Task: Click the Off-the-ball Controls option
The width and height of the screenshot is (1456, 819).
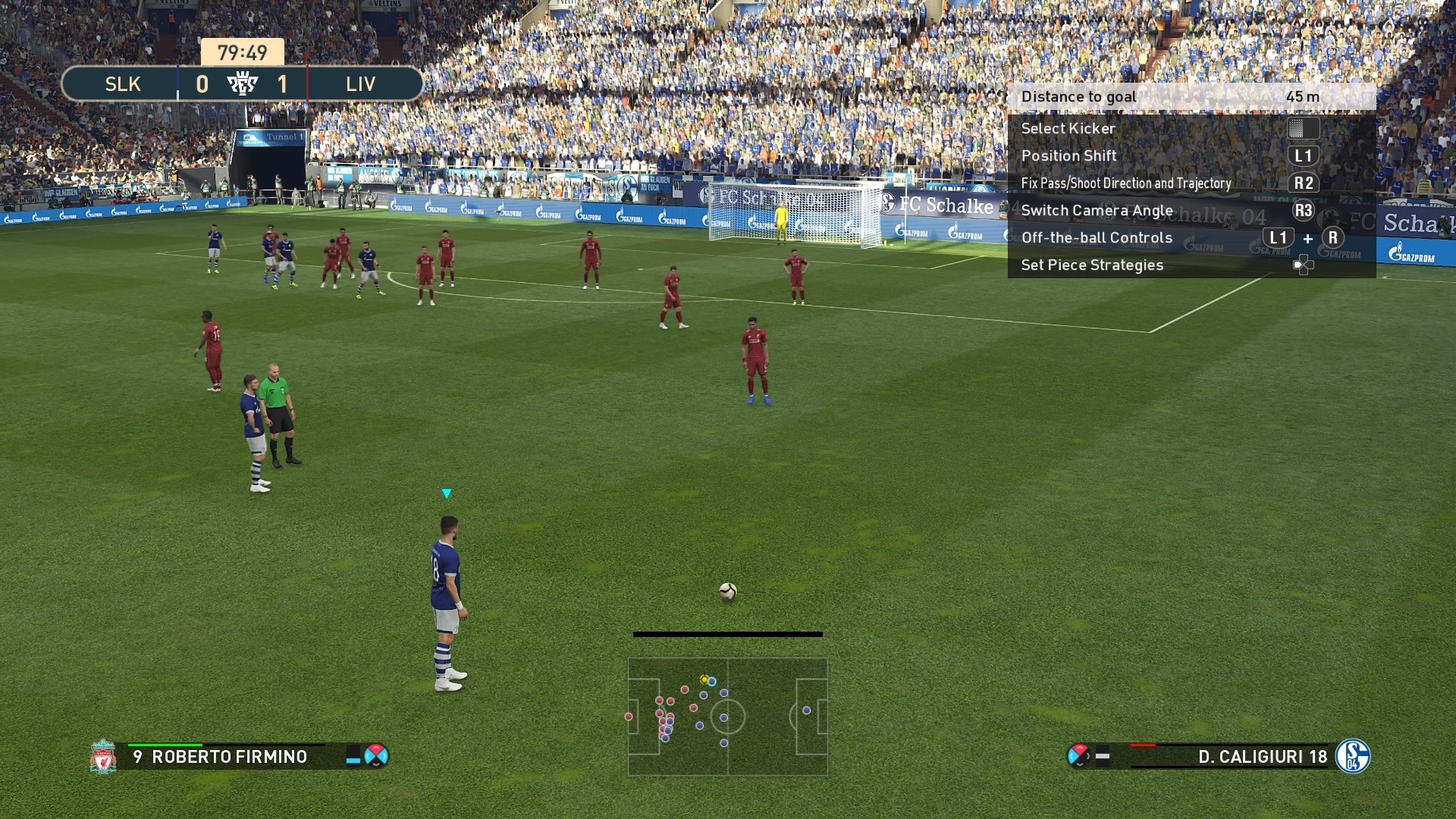Action: pyautogui.click(x=1097, y=237)
